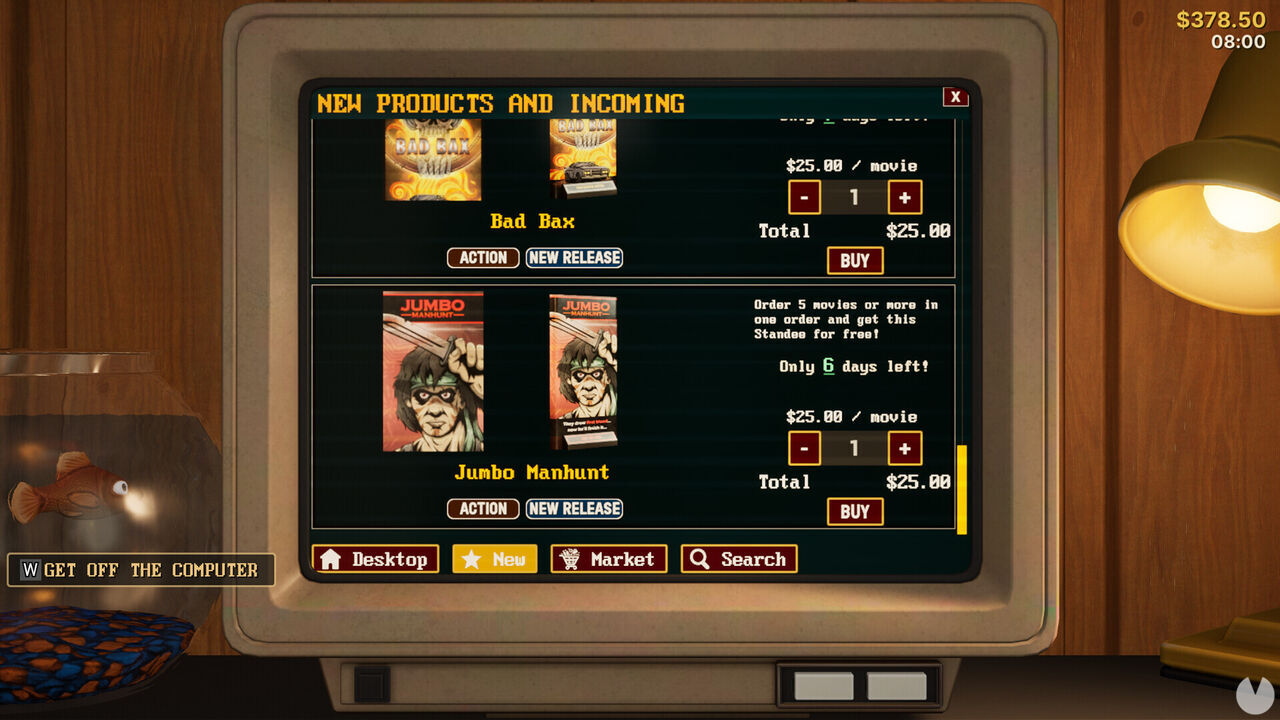Viewport: 1280px width, 720px height.
Task: Click the NEW RELEASE badge on Jumbo Manhunt
Action: tap(575, 508)
